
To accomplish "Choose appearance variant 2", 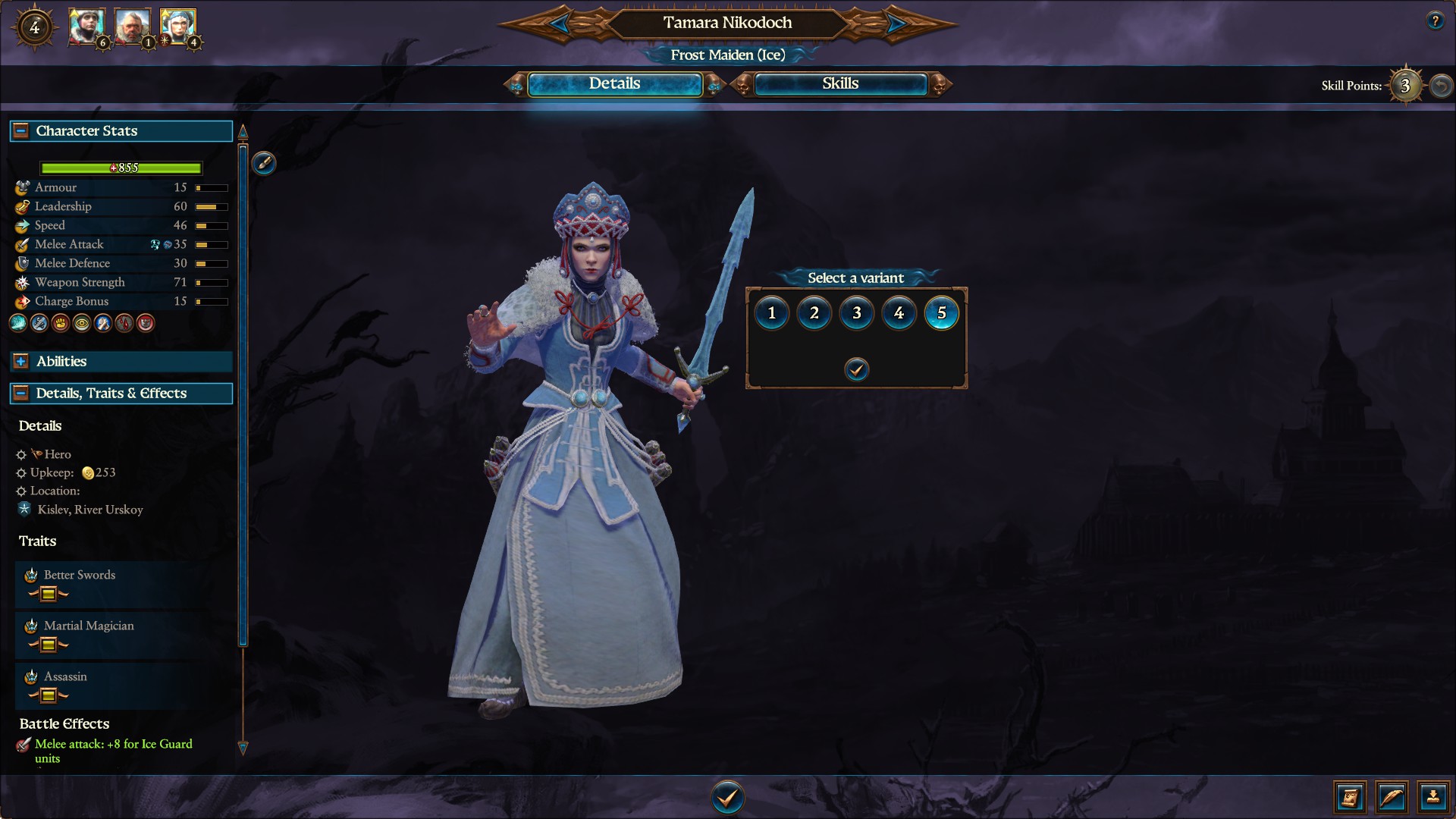I will [814, 313].
